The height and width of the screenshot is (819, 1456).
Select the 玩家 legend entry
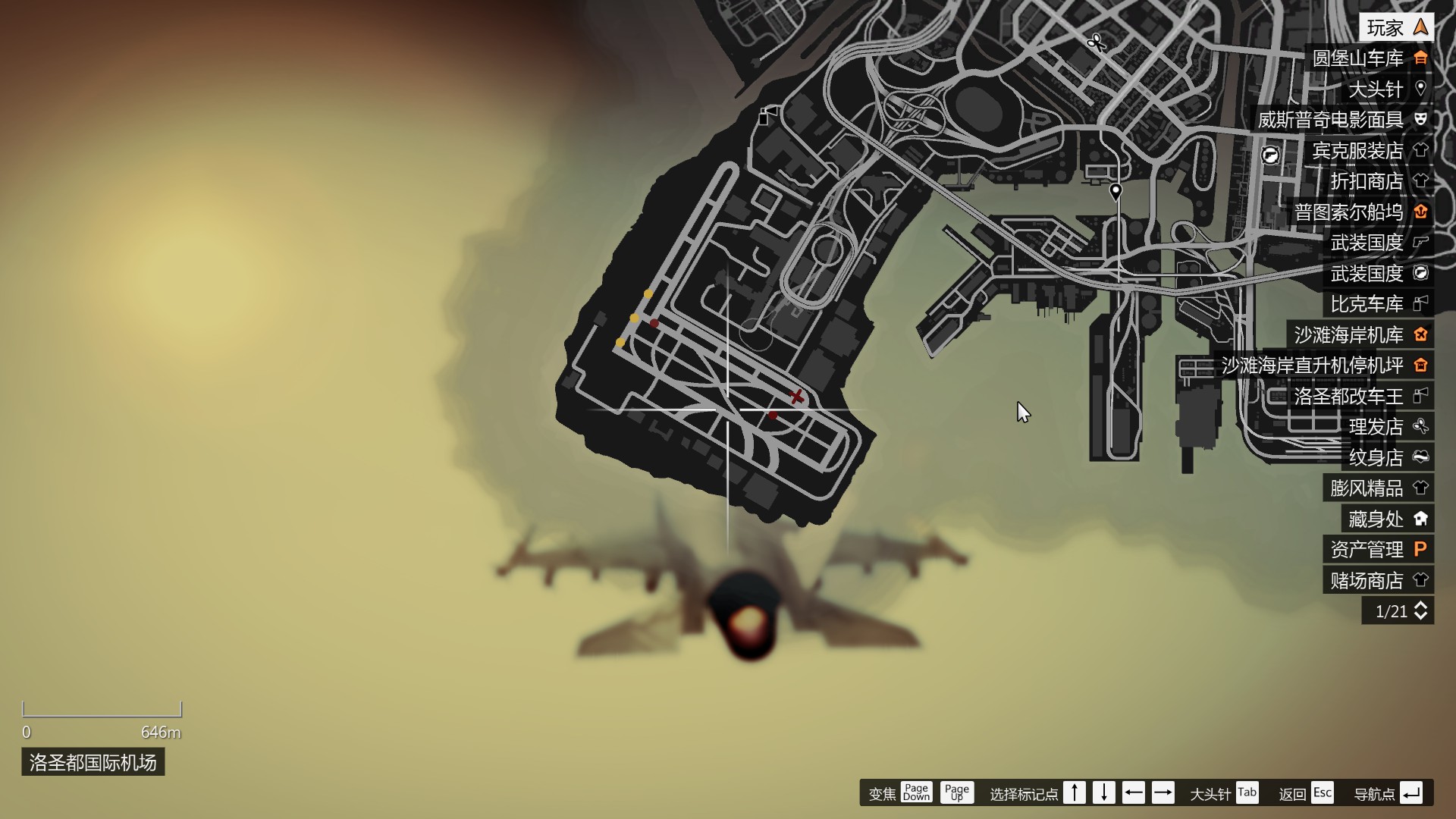[x=1395, y=28]
